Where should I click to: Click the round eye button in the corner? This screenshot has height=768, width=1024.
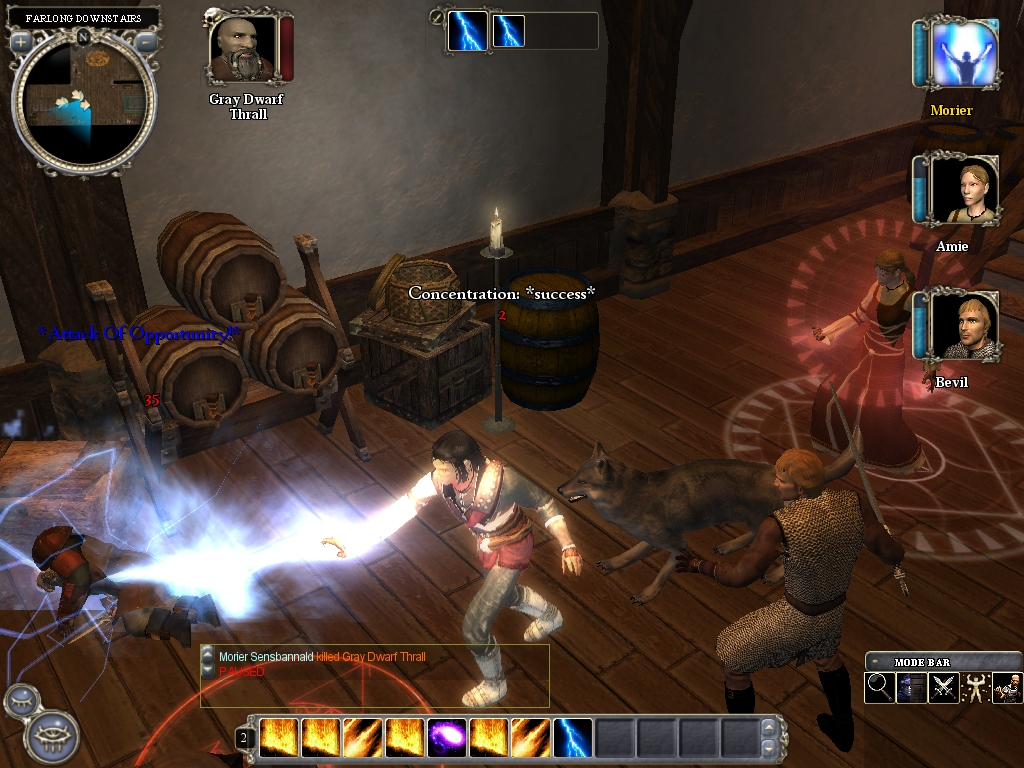coord(47,738)
